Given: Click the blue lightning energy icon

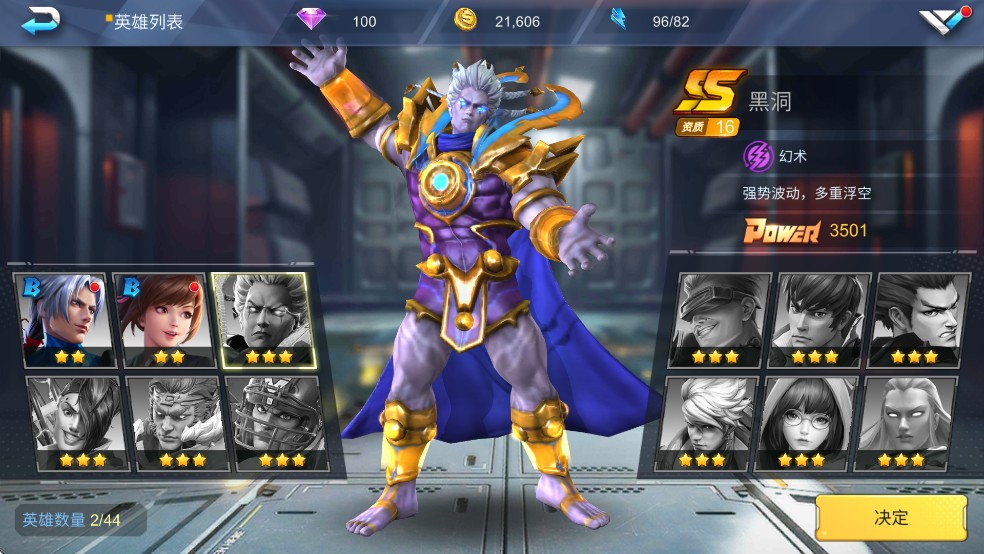Looking at the screenshot, I should tap(619, 19).
